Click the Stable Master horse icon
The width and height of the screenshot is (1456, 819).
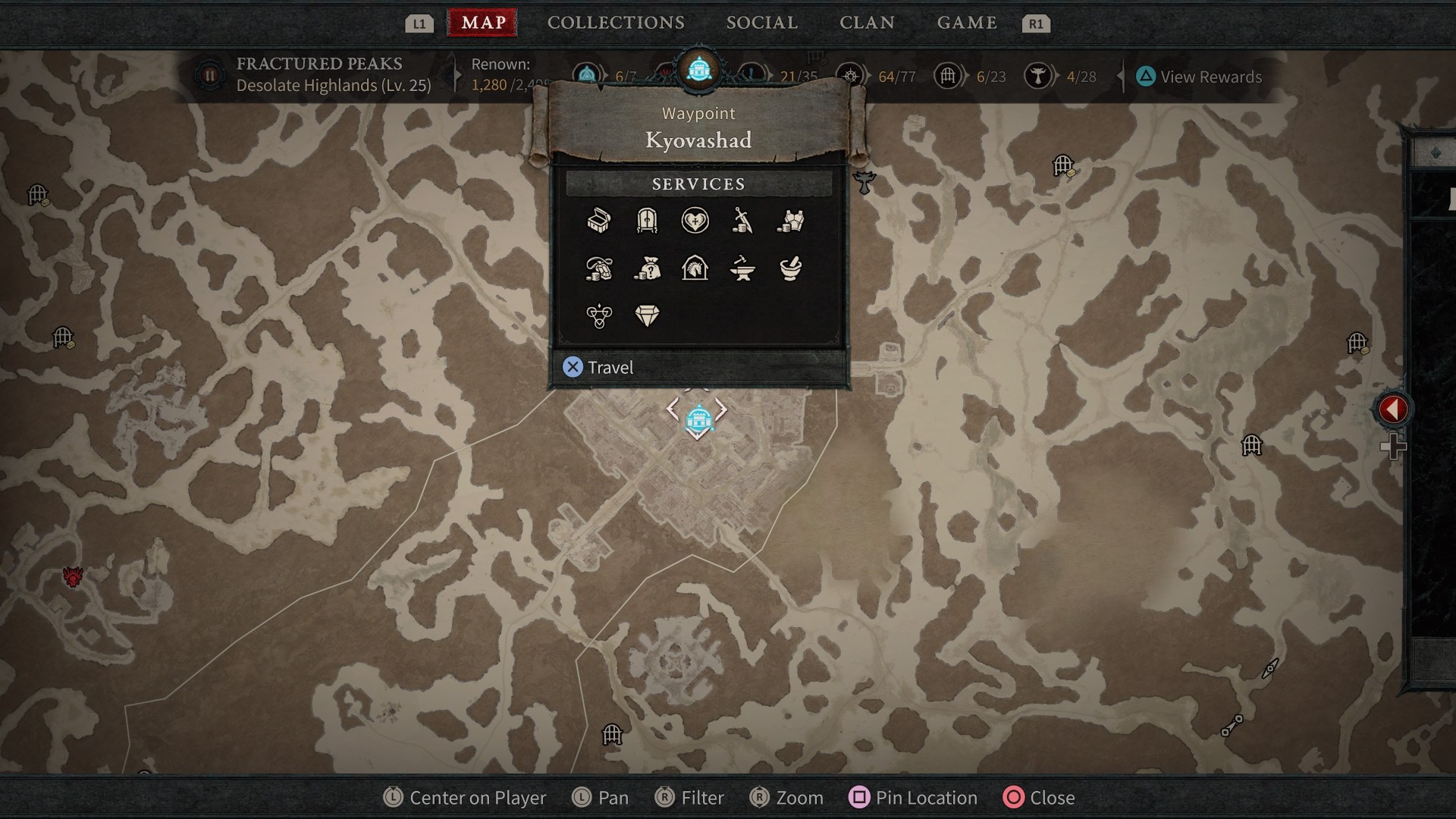[x=696, y=268]
